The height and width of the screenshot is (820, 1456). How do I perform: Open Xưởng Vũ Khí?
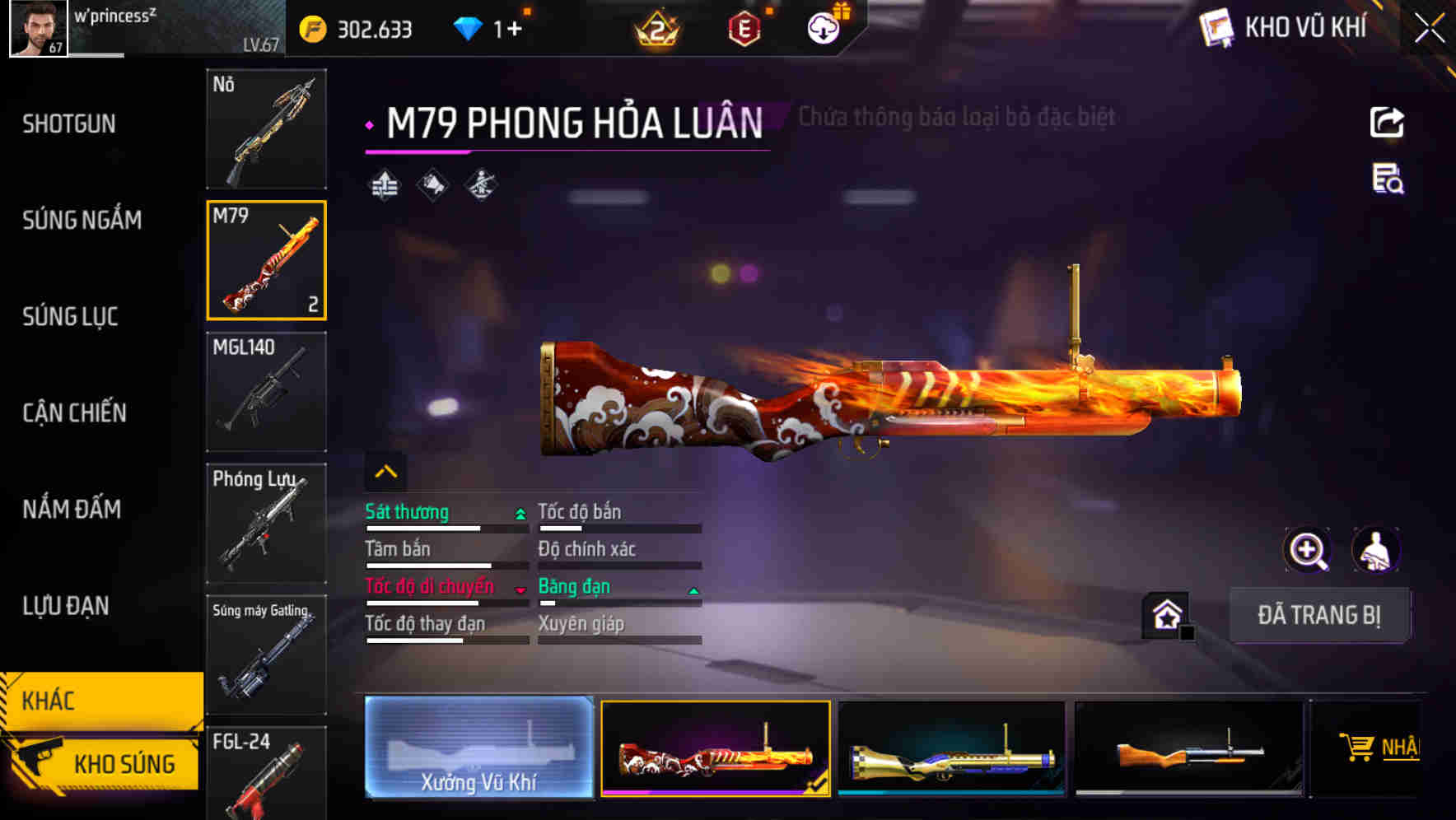coord(478,749)
